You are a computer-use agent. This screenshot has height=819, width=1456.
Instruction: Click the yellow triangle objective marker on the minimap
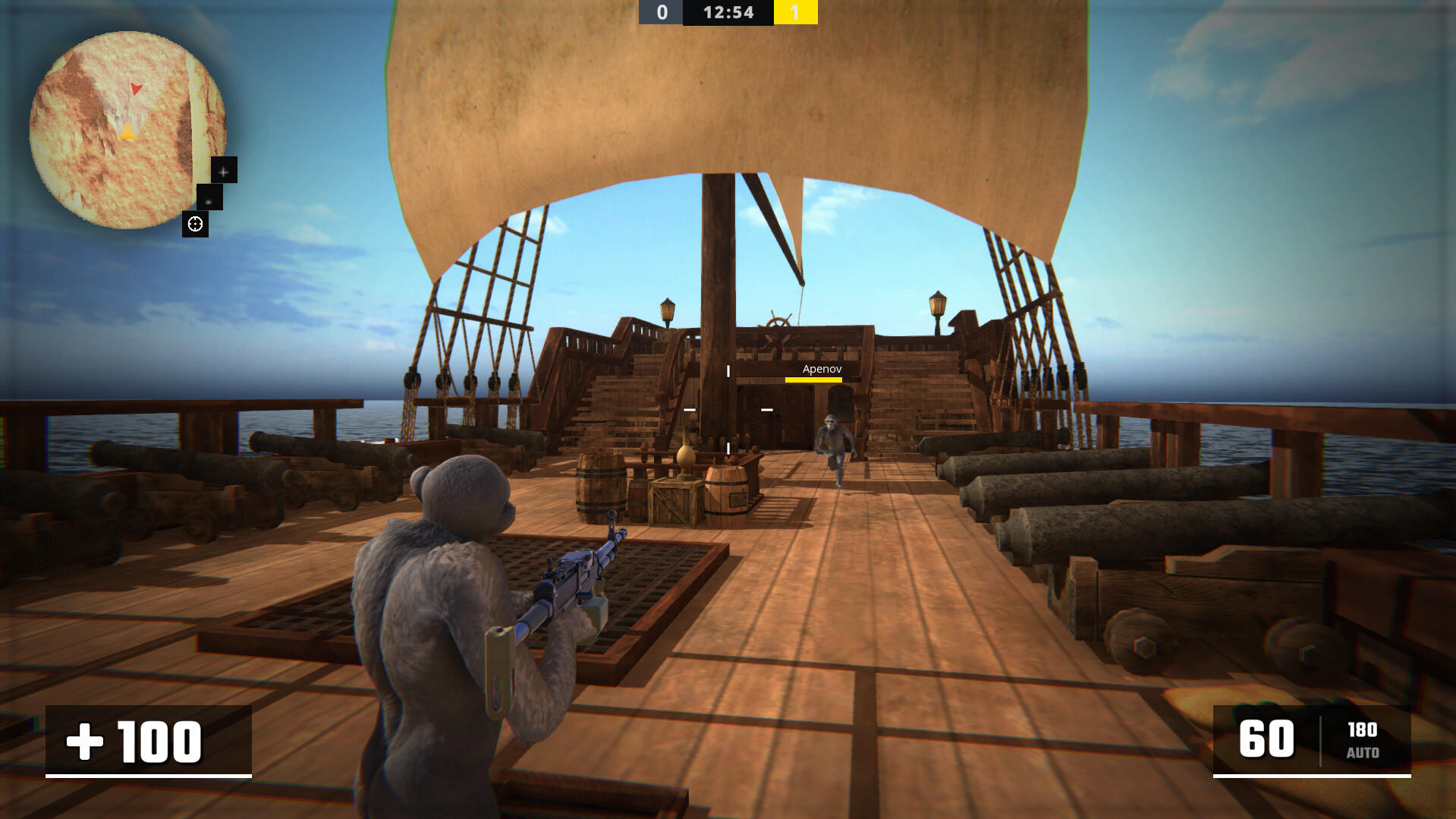(127, 132)
